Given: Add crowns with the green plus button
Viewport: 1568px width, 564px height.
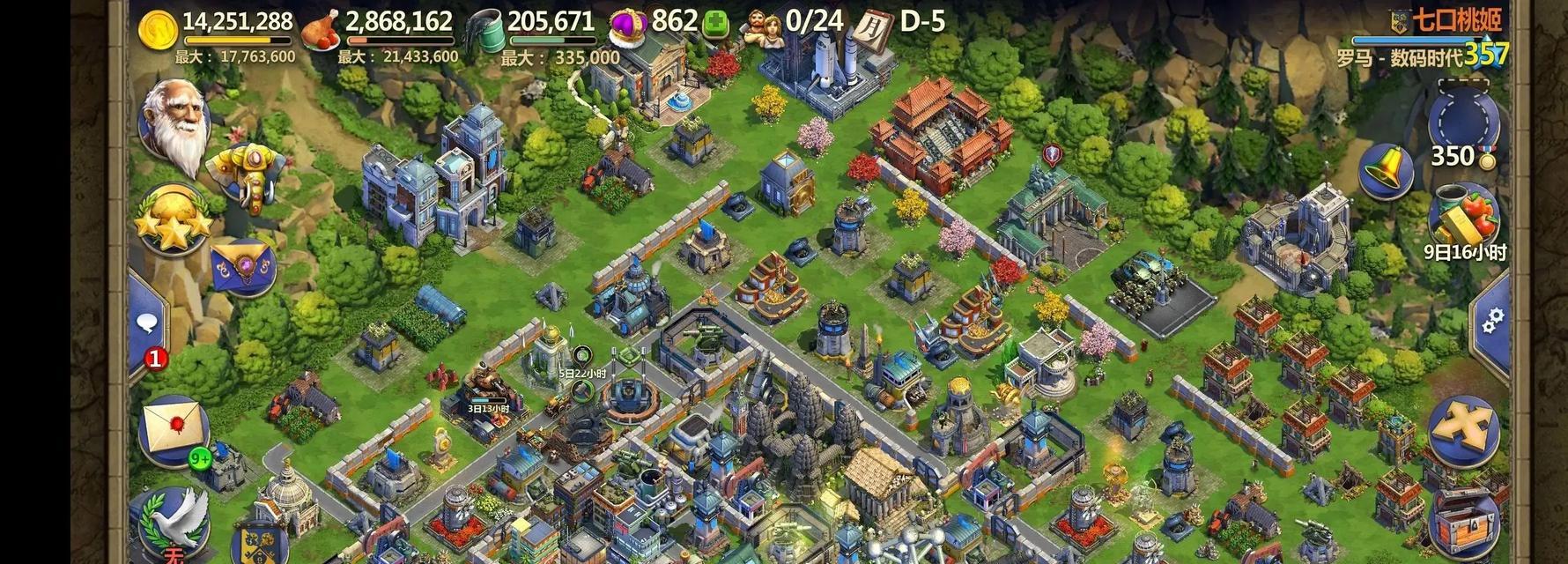Looking at the screenshot, I should coord(715,24).
